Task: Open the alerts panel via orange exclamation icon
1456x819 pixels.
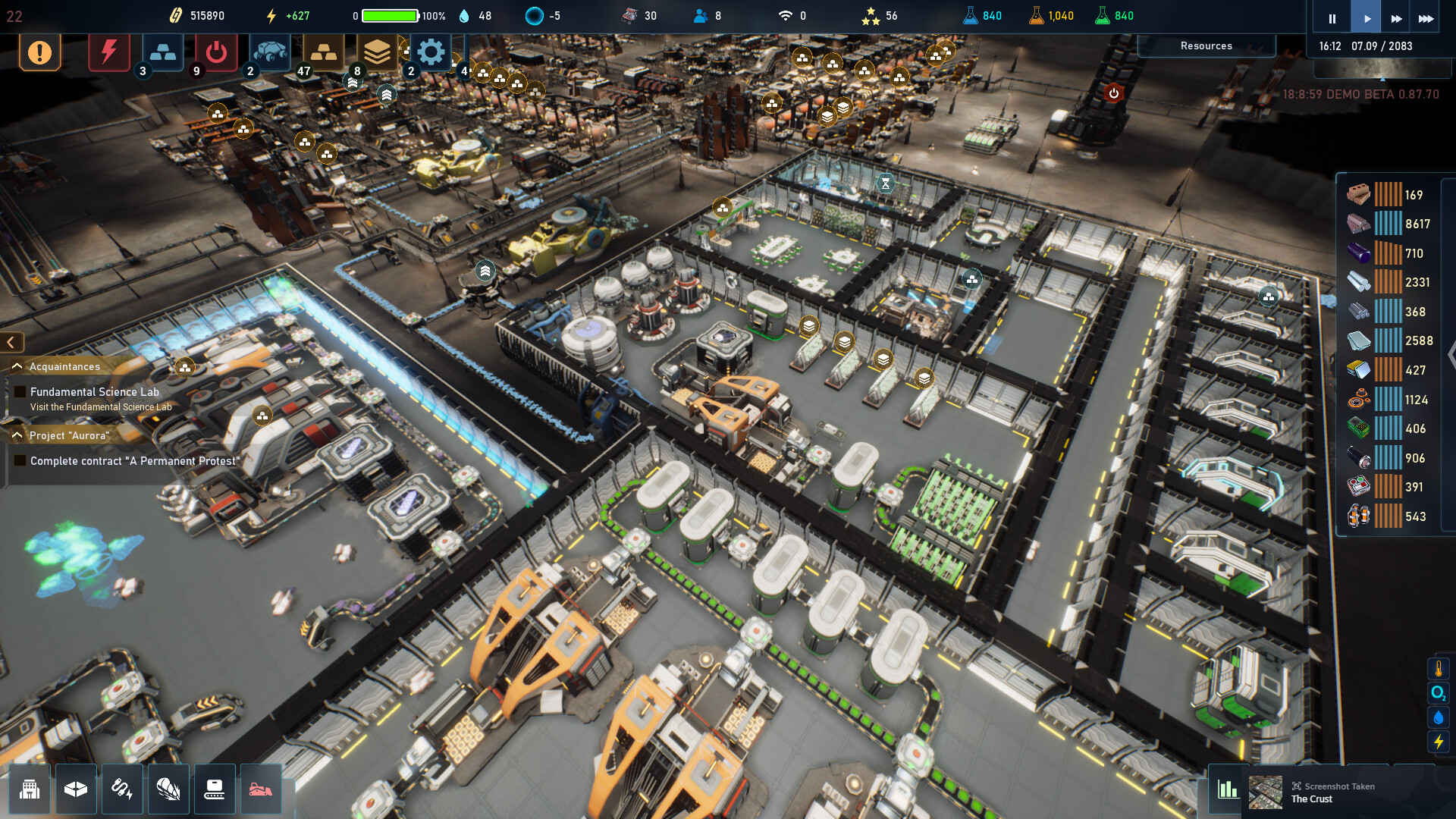Action: point(39,53)
